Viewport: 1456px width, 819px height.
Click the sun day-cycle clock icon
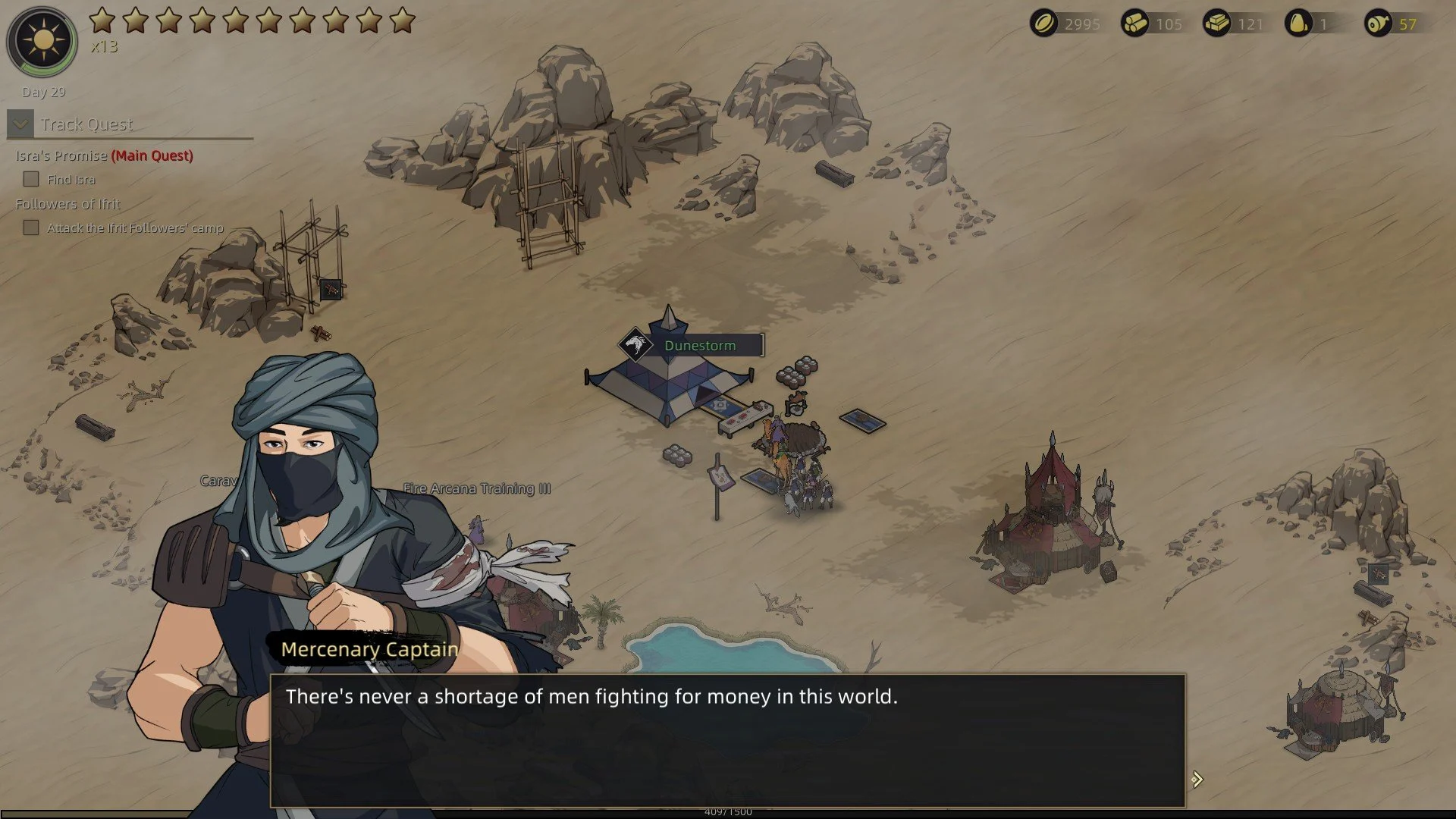(x=42, y=41)
